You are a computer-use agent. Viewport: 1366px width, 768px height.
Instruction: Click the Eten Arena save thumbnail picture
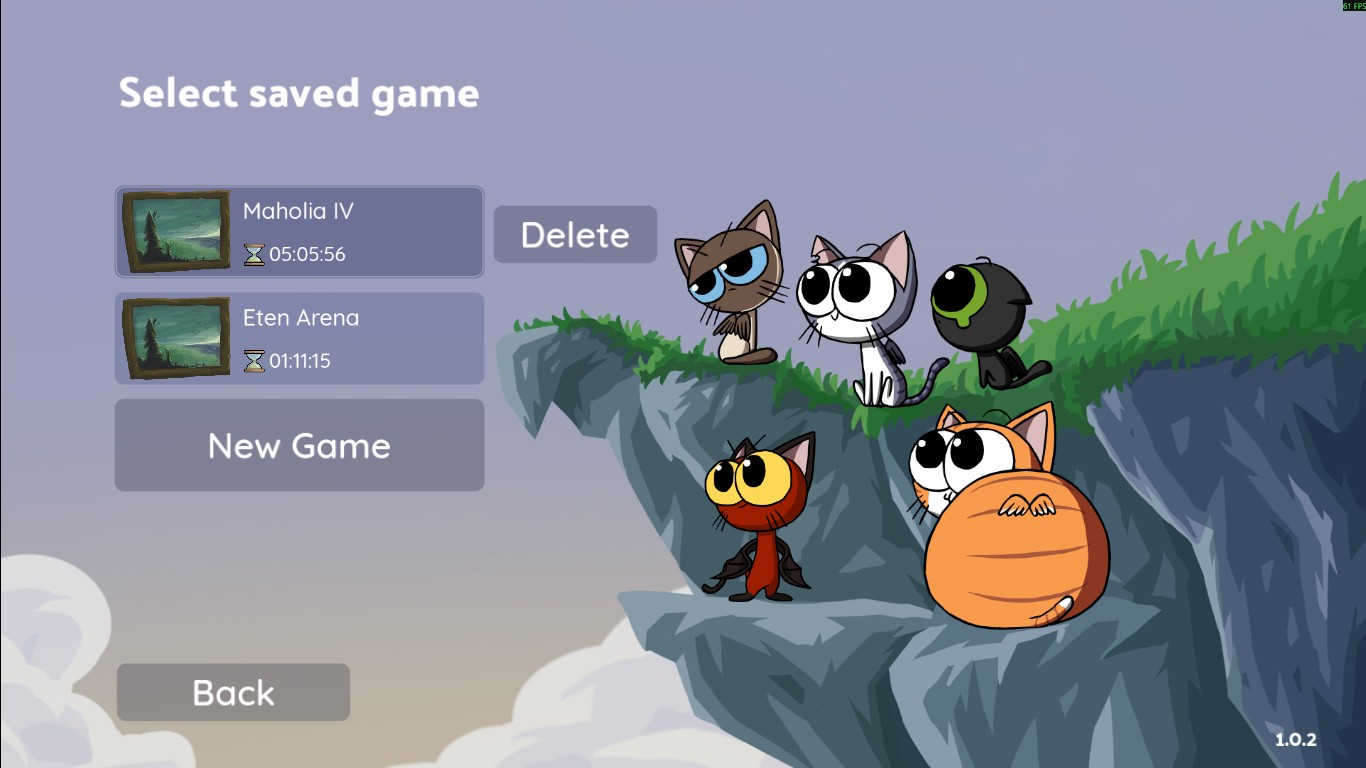(x=175, y=338)
